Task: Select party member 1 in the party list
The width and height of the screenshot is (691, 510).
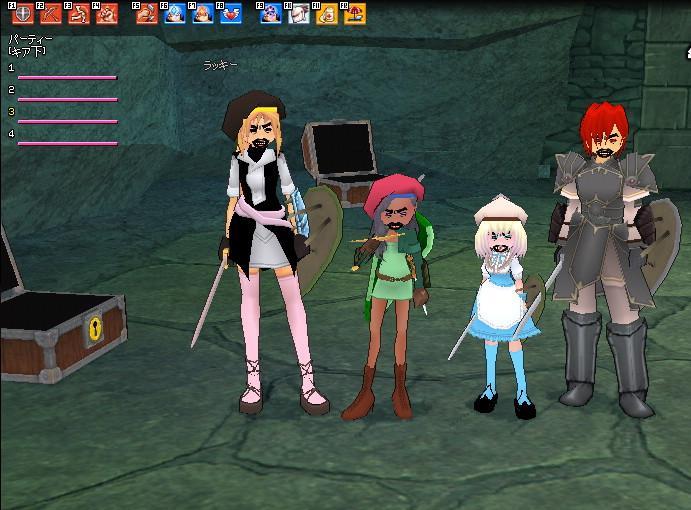Action: [x=66, y=76]
